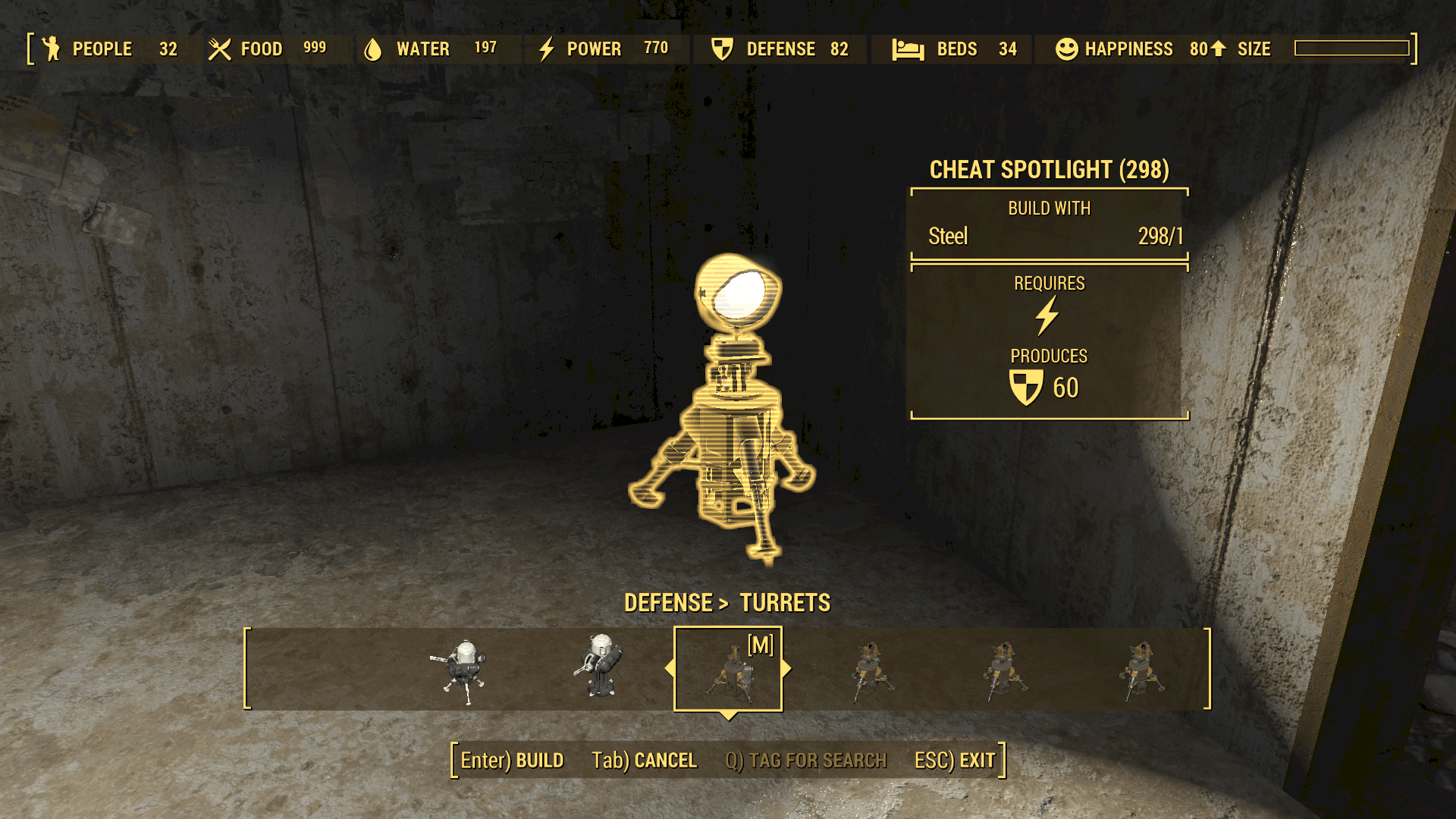The image size is (1456, 819).
Task: Click the left arrow beside the selected turret
Action: pos(669,668)
